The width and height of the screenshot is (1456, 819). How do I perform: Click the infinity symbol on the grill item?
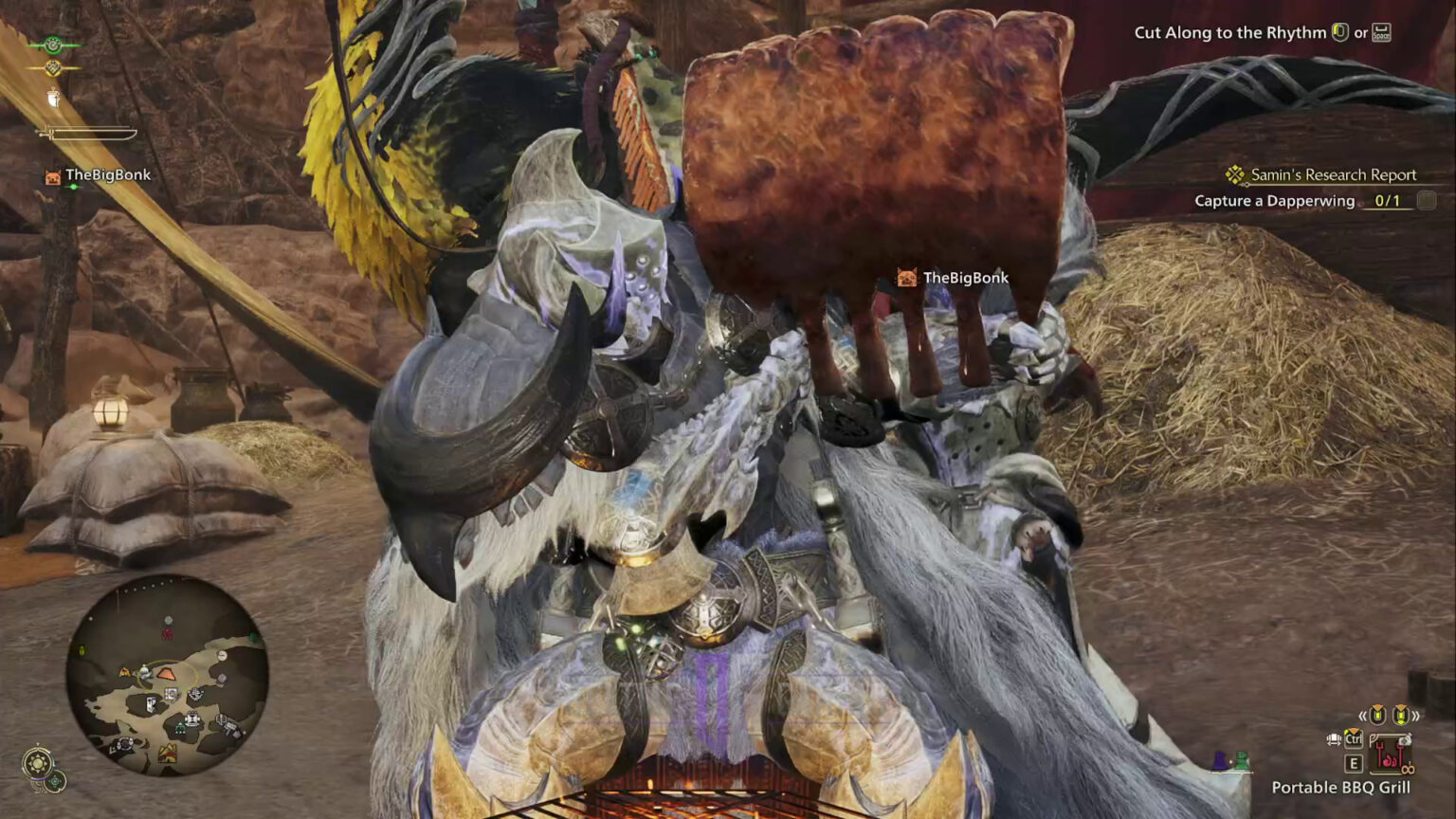coord(1409,770)
